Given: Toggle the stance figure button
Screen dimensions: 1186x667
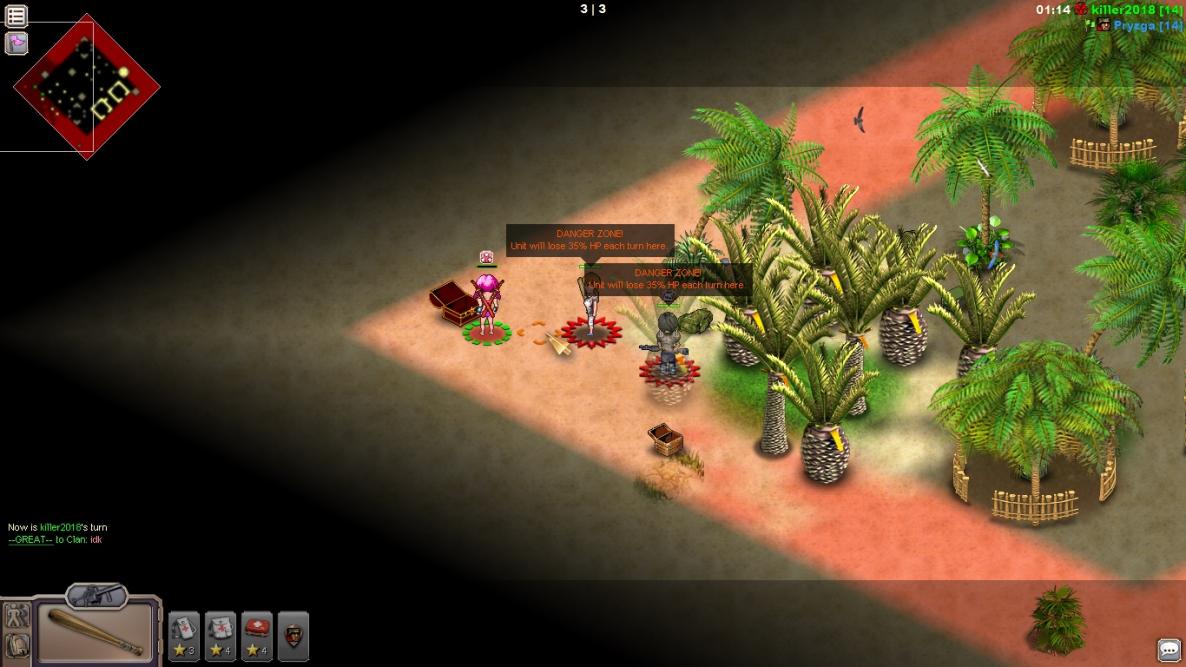Looking at the screenshot, I should click(x=16, y=616).
